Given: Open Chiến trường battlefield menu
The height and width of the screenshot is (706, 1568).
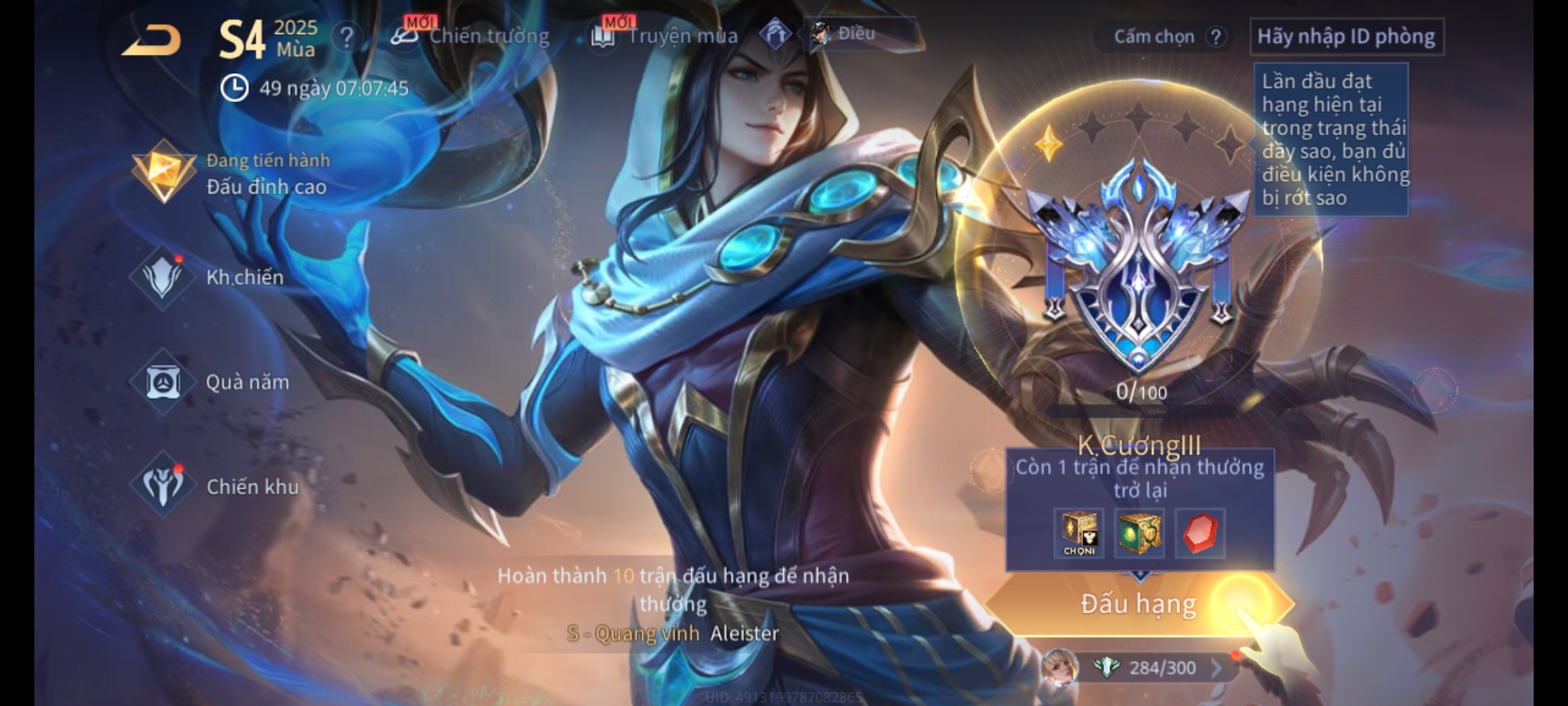Looking at the screenshot, I should point(472,36).
